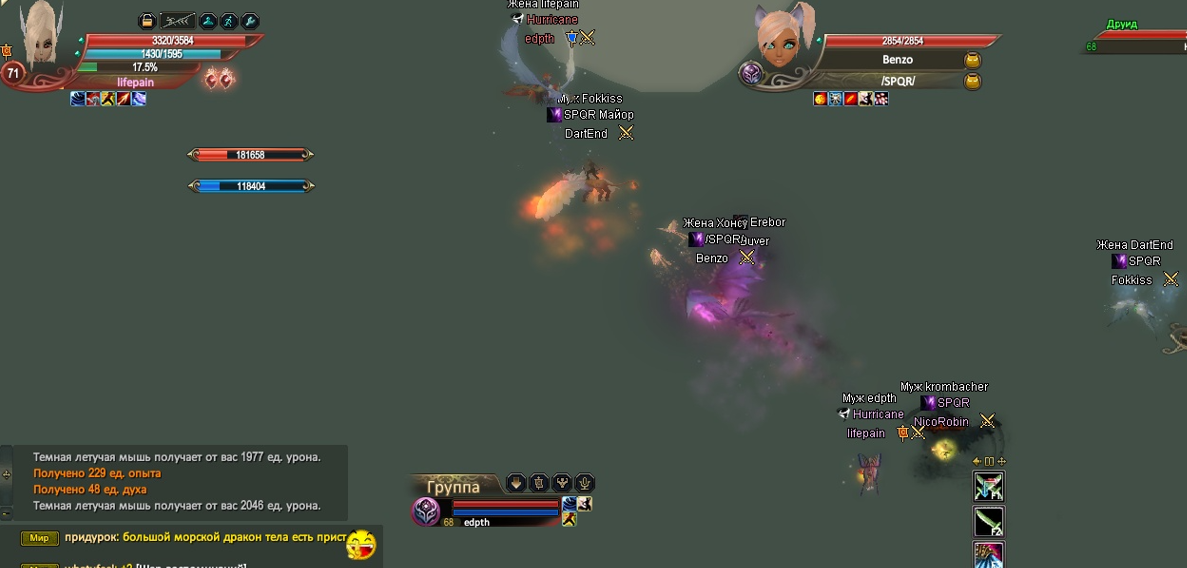Click the padlock icon above the health bar
1187x568 pixels.
pos(147,20)
